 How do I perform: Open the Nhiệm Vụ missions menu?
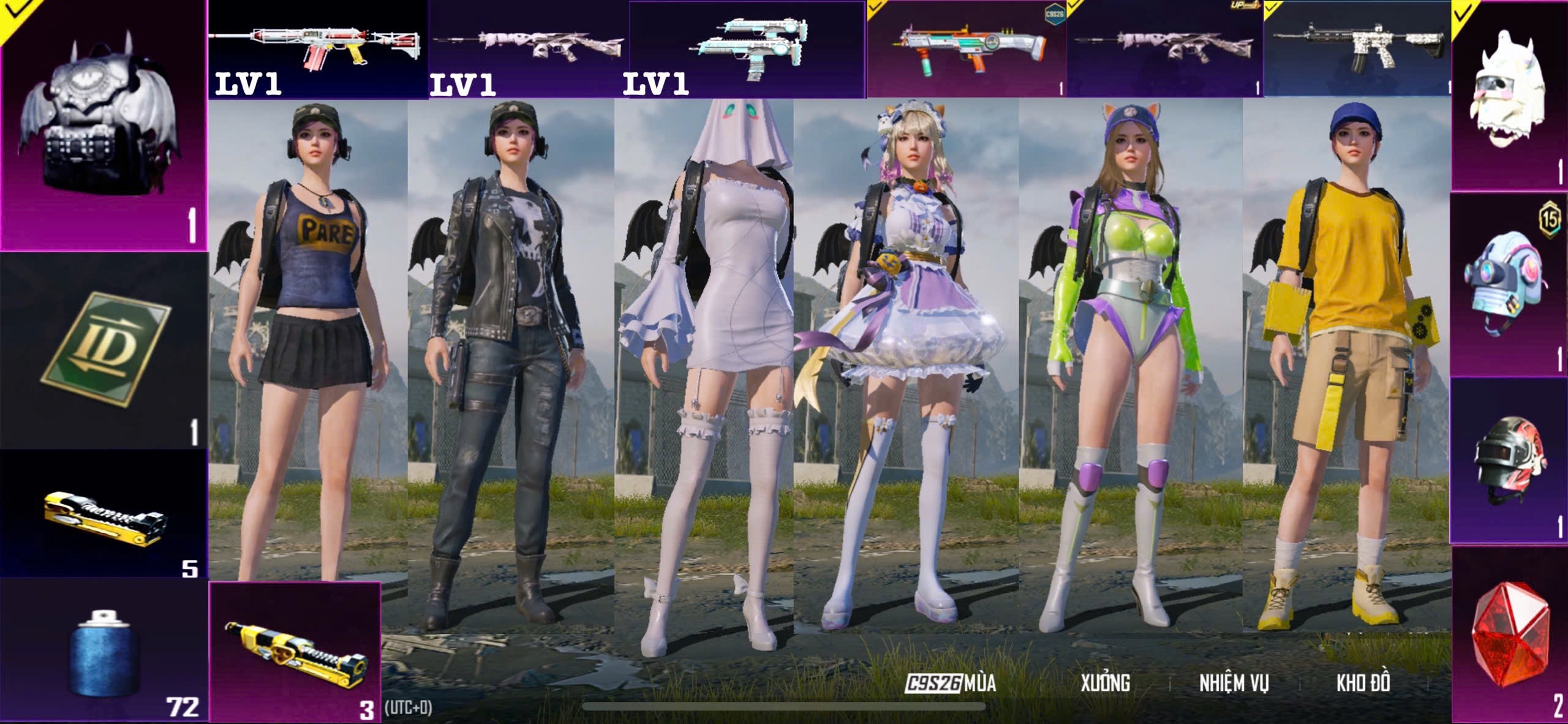[1234, 683]
